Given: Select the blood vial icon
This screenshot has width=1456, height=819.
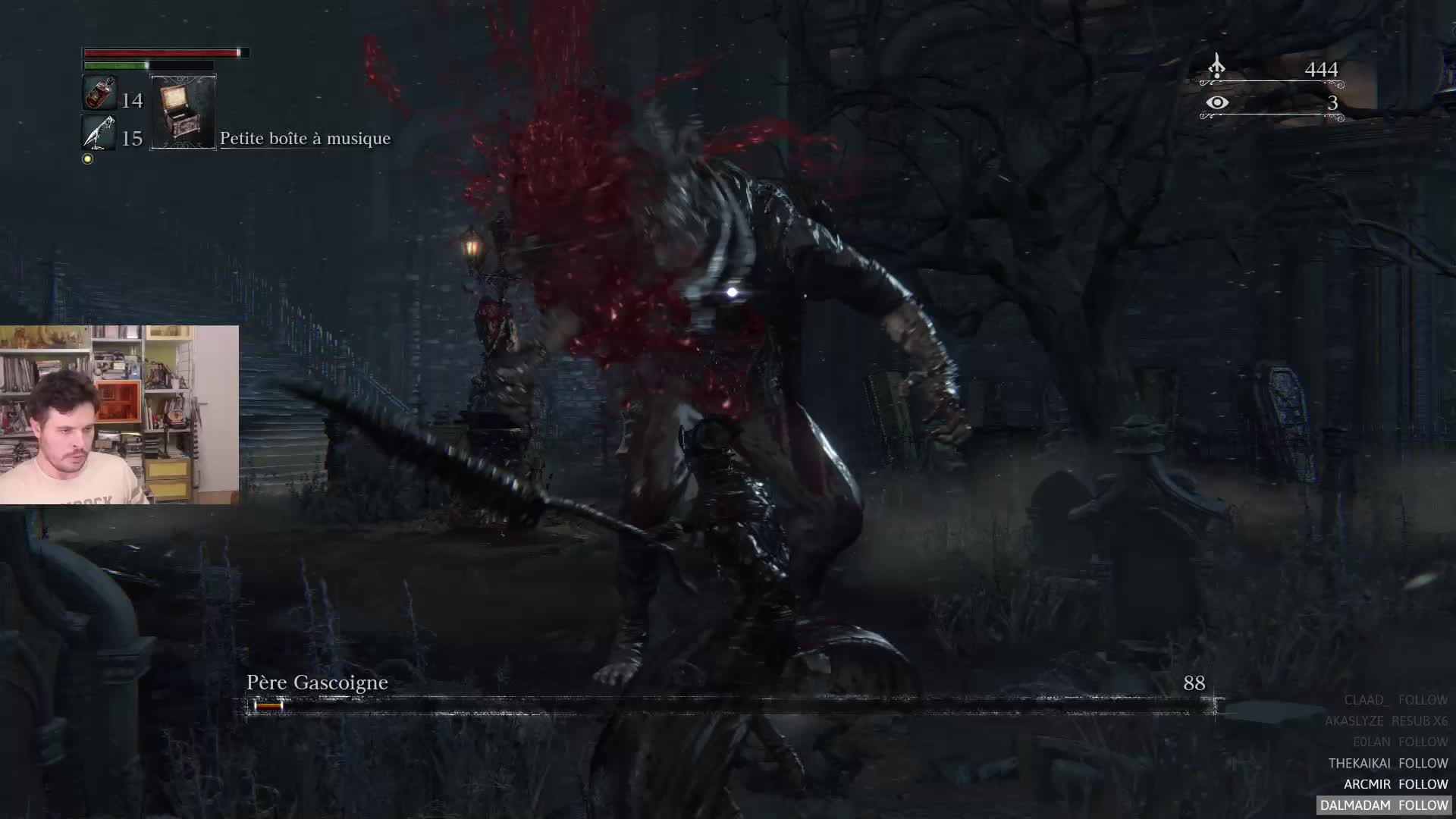Looking at the screenshot, I should 99,94.
